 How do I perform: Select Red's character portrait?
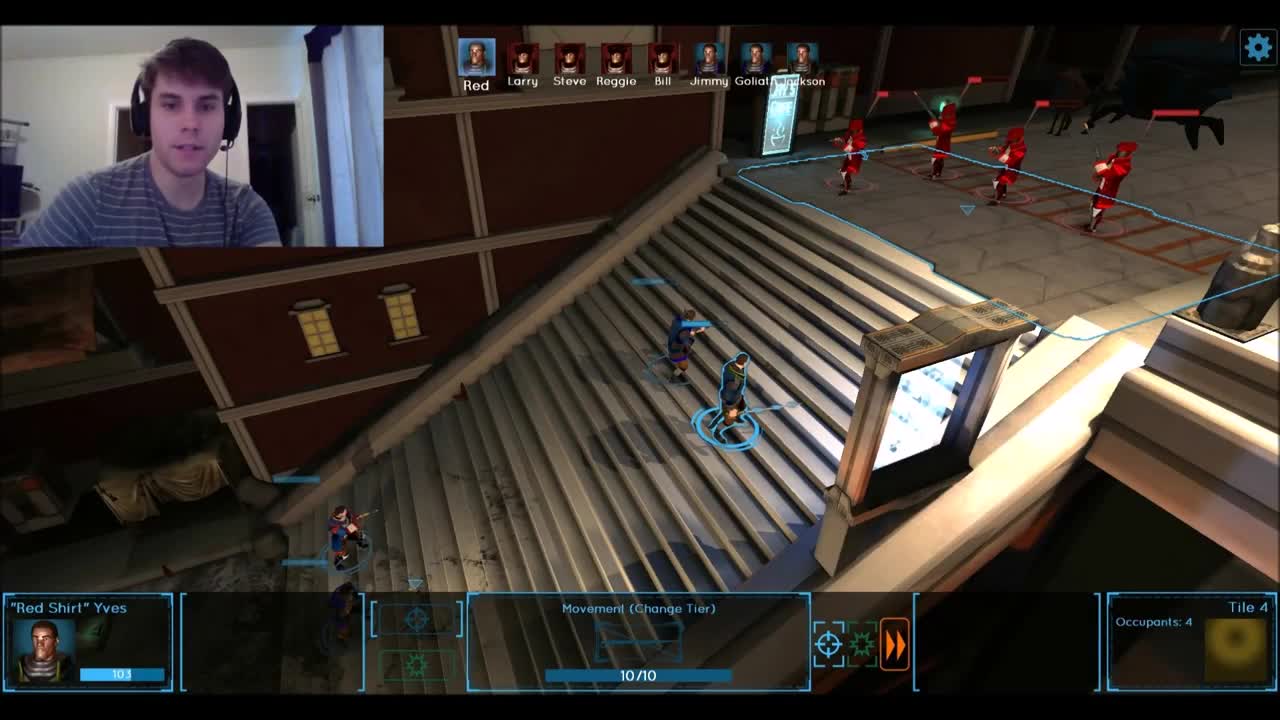(x=475, y=57)
